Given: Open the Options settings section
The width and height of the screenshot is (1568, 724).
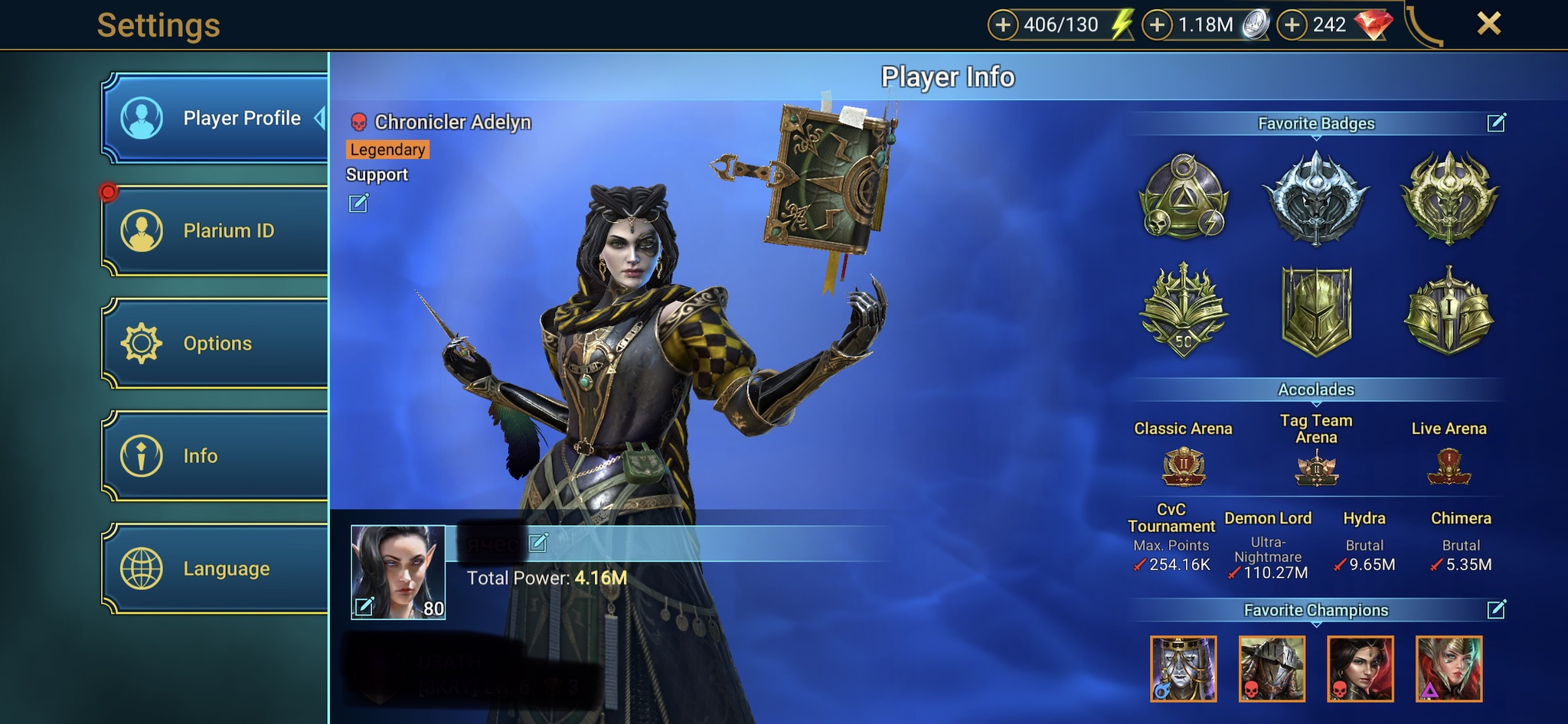Looking at the screenshot, I should click(x=217, y=343).
